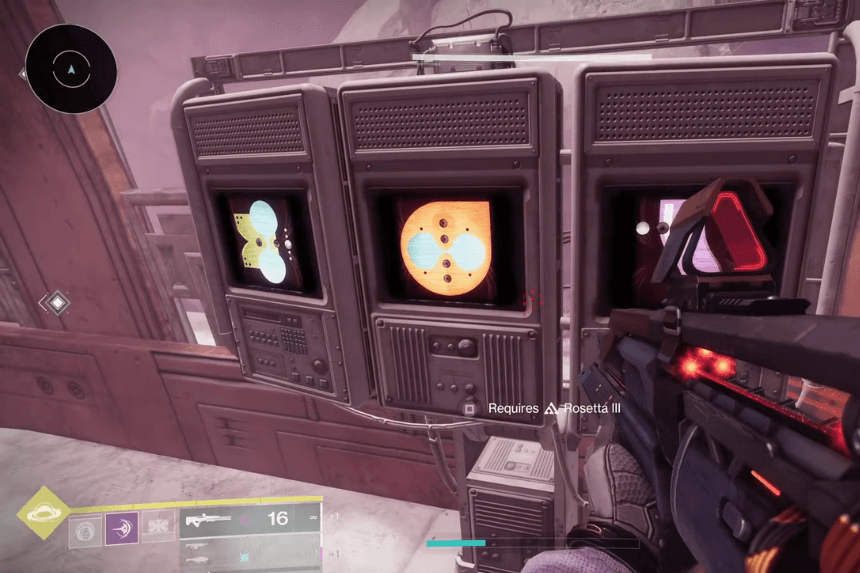The width and height of the screenshot is (860, 573).
Task: Activate the yellow diamond Super ability icon
Action: click(x=44, y=514)
